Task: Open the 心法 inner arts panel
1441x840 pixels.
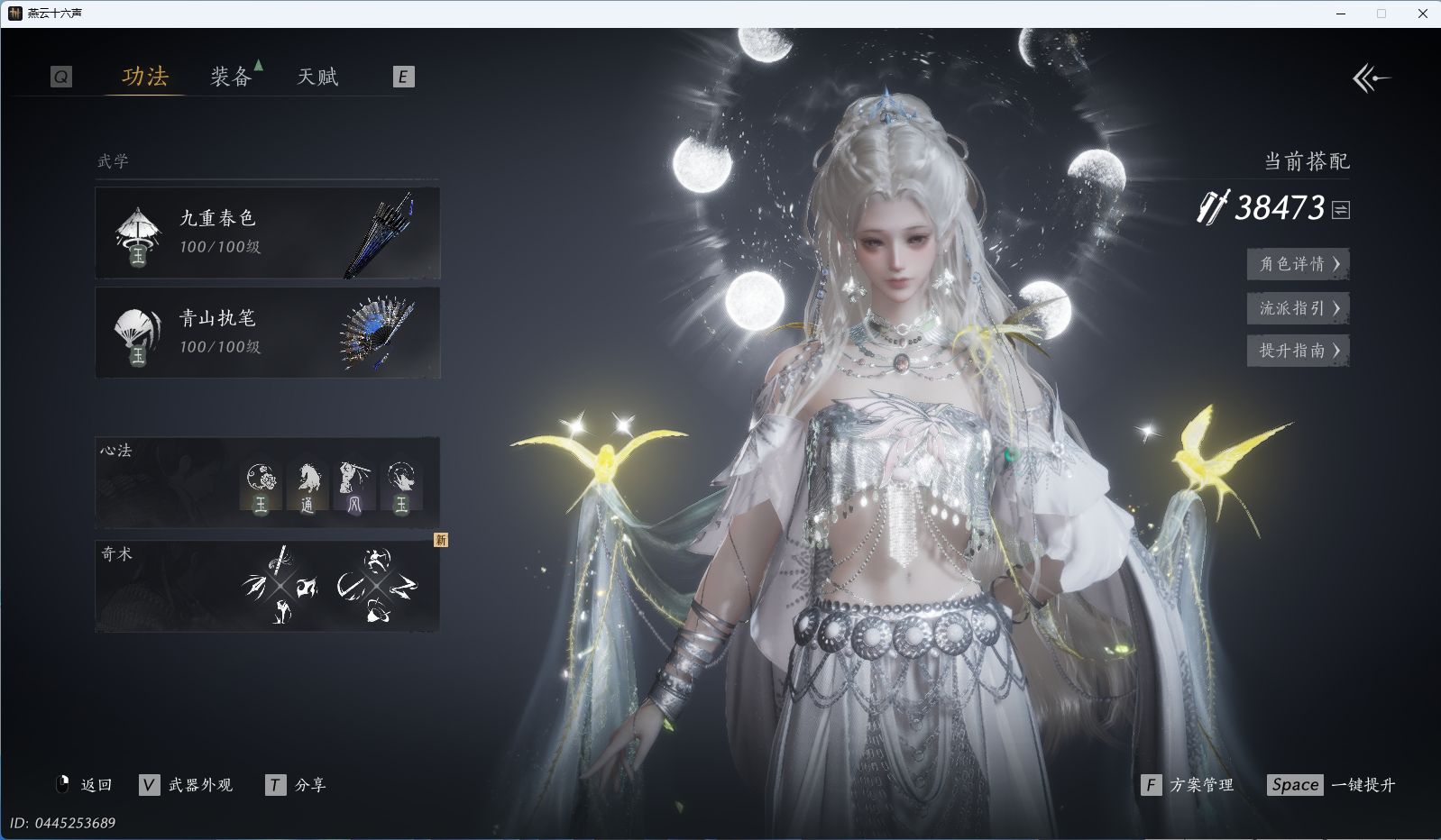Action: click(268, 483)
